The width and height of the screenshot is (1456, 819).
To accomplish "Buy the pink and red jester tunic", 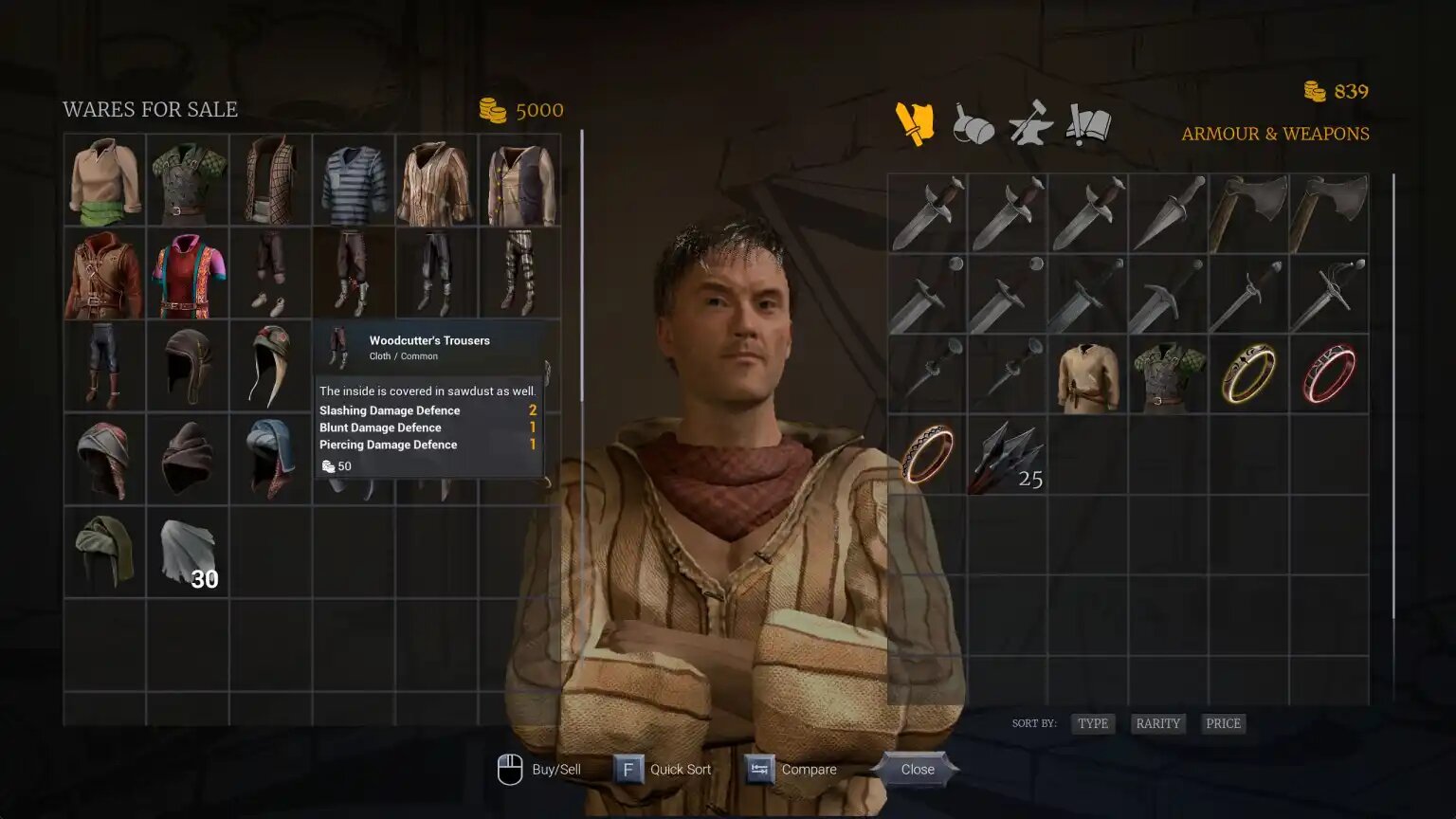I will [188, 273].
